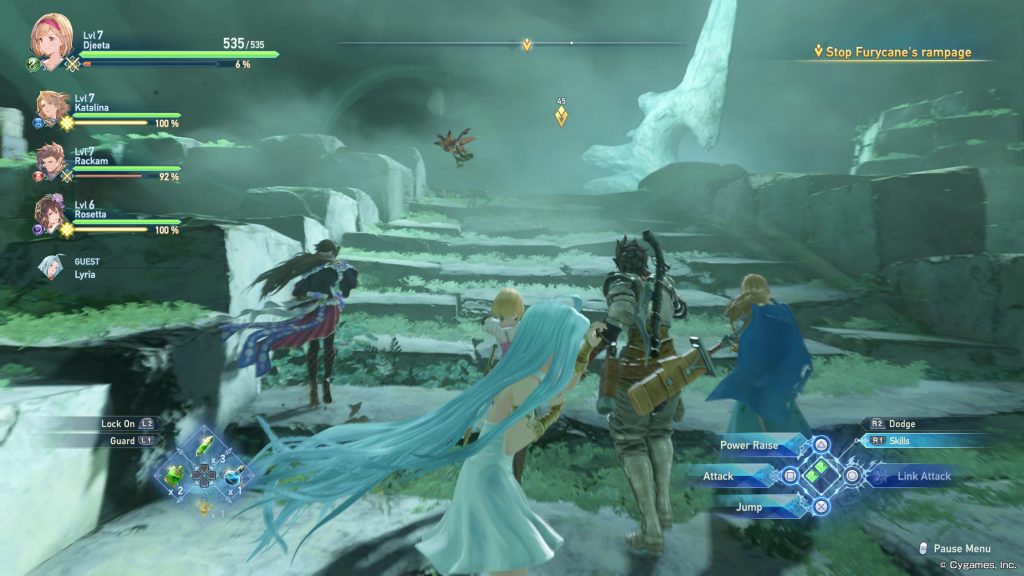This screenshot has height=576, width=1024.
Task: Pick Rosetta's party portrait
Action: 52,212
